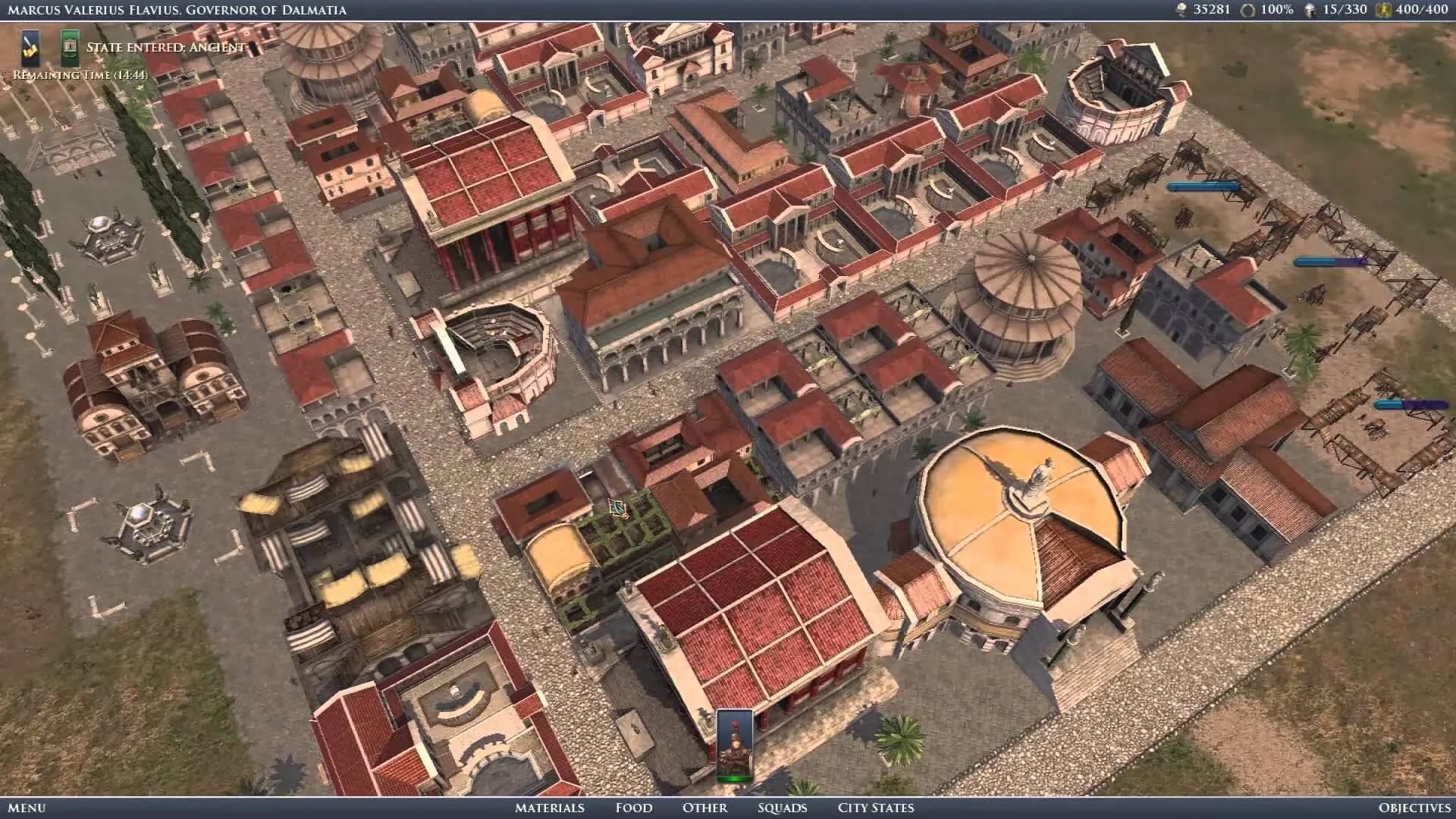The width and height of the screenshot is (1456, 819).
Task: Open the Menu at bottom left
Action: pos(27,808)
